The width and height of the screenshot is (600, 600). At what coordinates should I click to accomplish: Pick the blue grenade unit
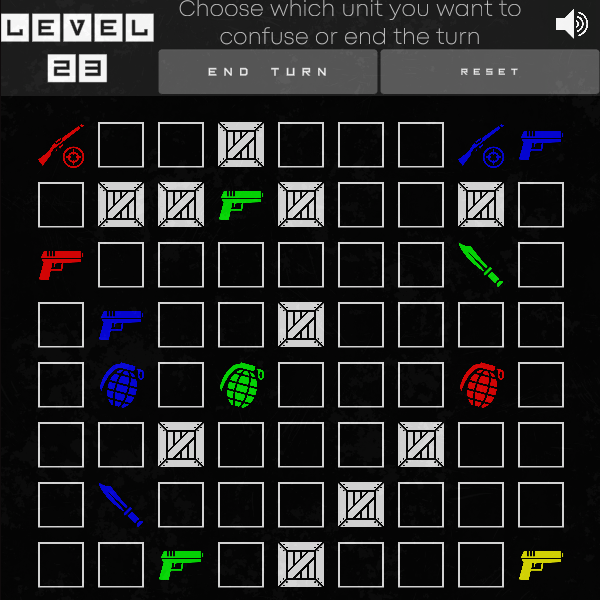pos(121,385)
